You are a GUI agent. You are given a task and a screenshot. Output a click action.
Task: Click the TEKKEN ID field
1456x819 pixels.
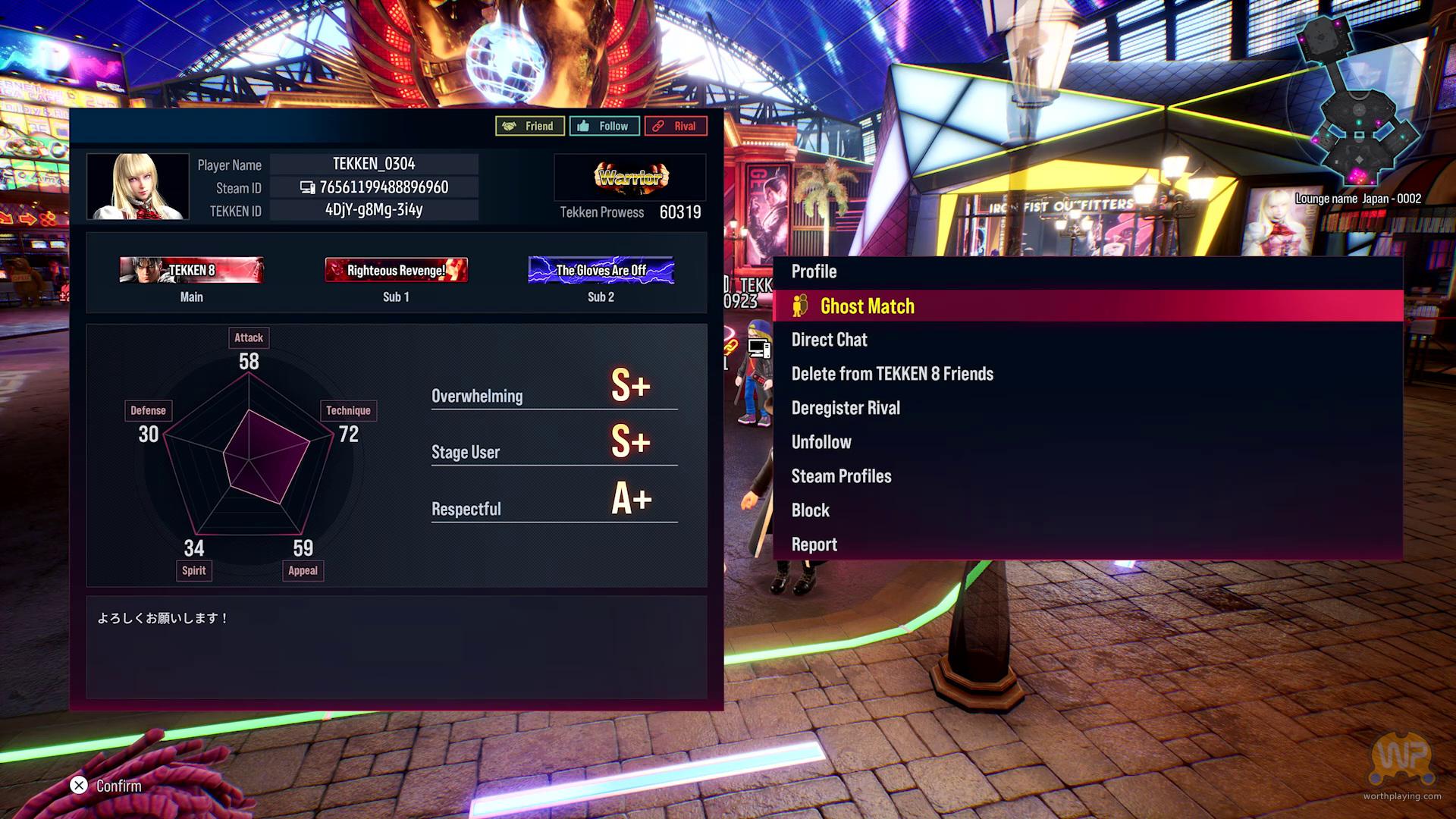point(375,210)
